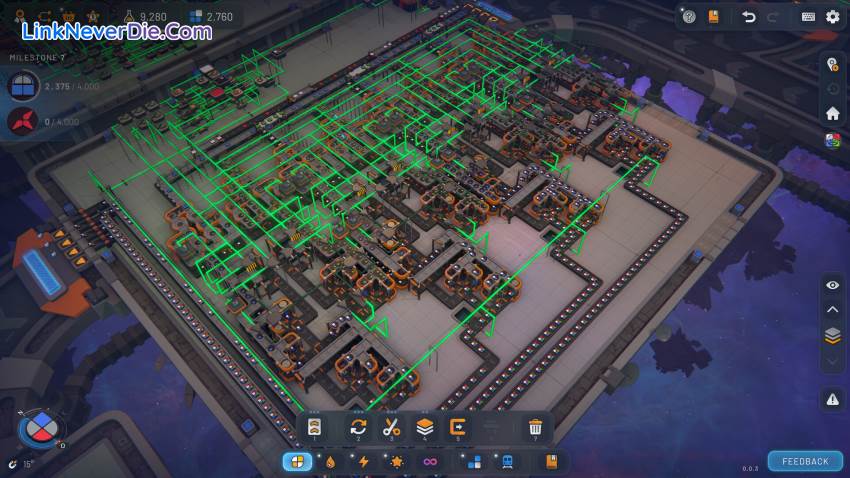Jump to base with home button
The width and height of the screenshot is (850, 478).
832,113
